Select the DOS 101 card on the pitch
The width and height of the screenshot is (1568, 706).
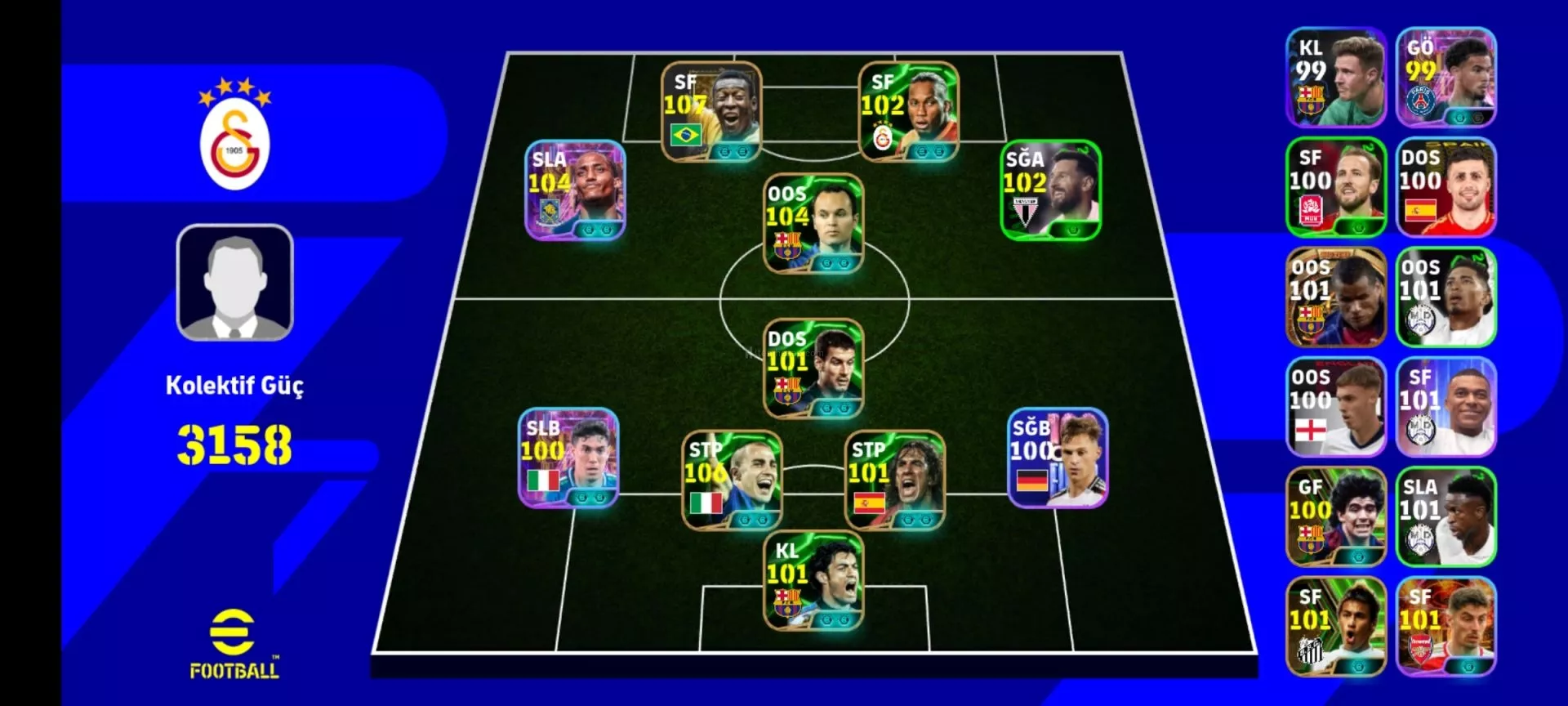click(x=813, y=369)
